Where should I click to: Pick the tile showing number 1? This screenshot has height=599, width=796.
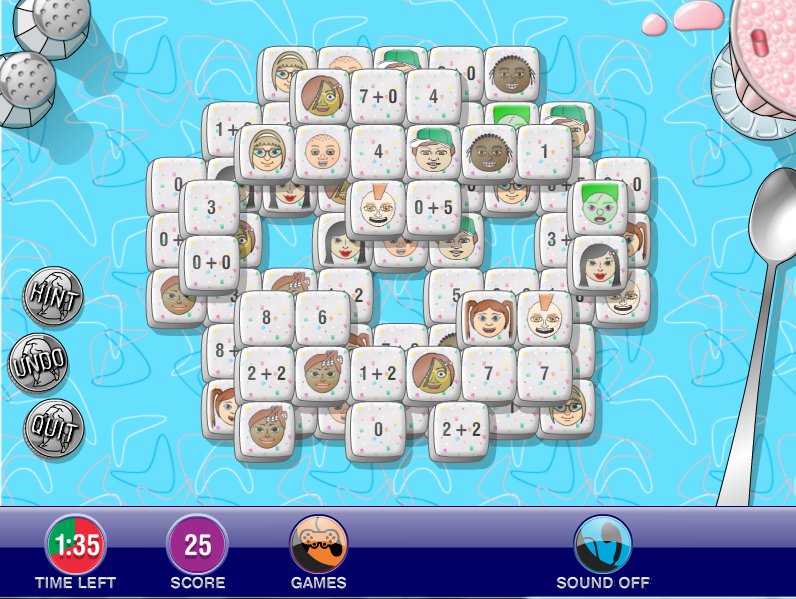coord(545,153)
